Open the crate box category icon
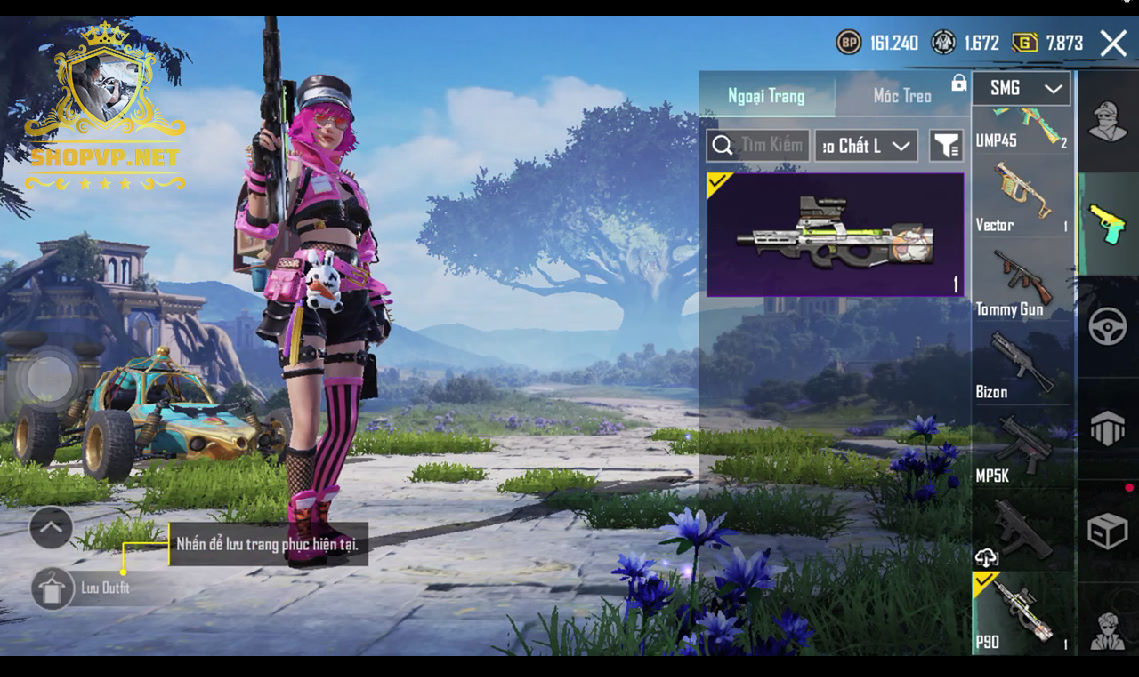Screen dimensions: 1139x677 click(x=1107, y=531)
